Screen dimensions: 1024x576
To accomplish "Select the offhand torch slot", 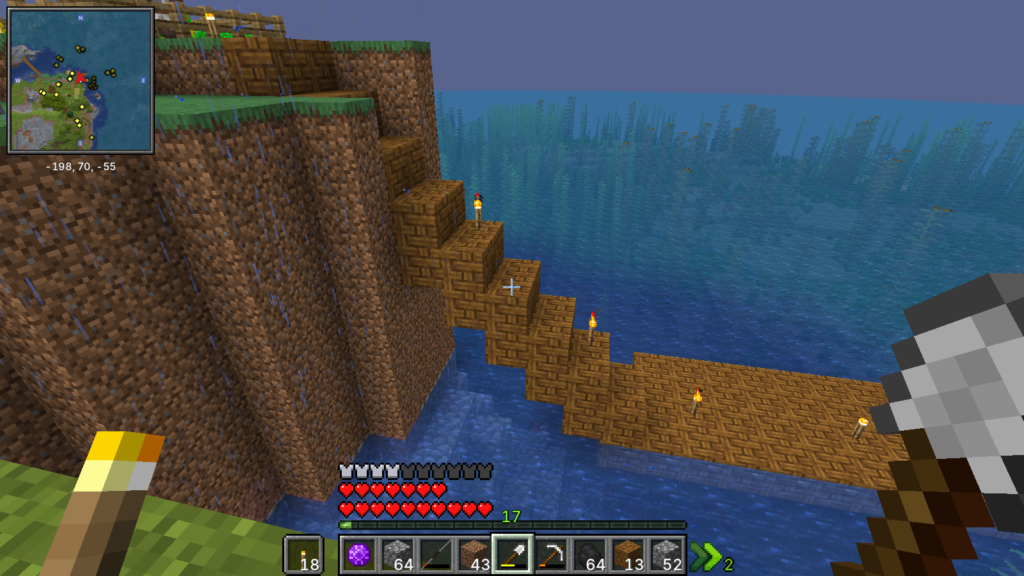I will 303,554.
